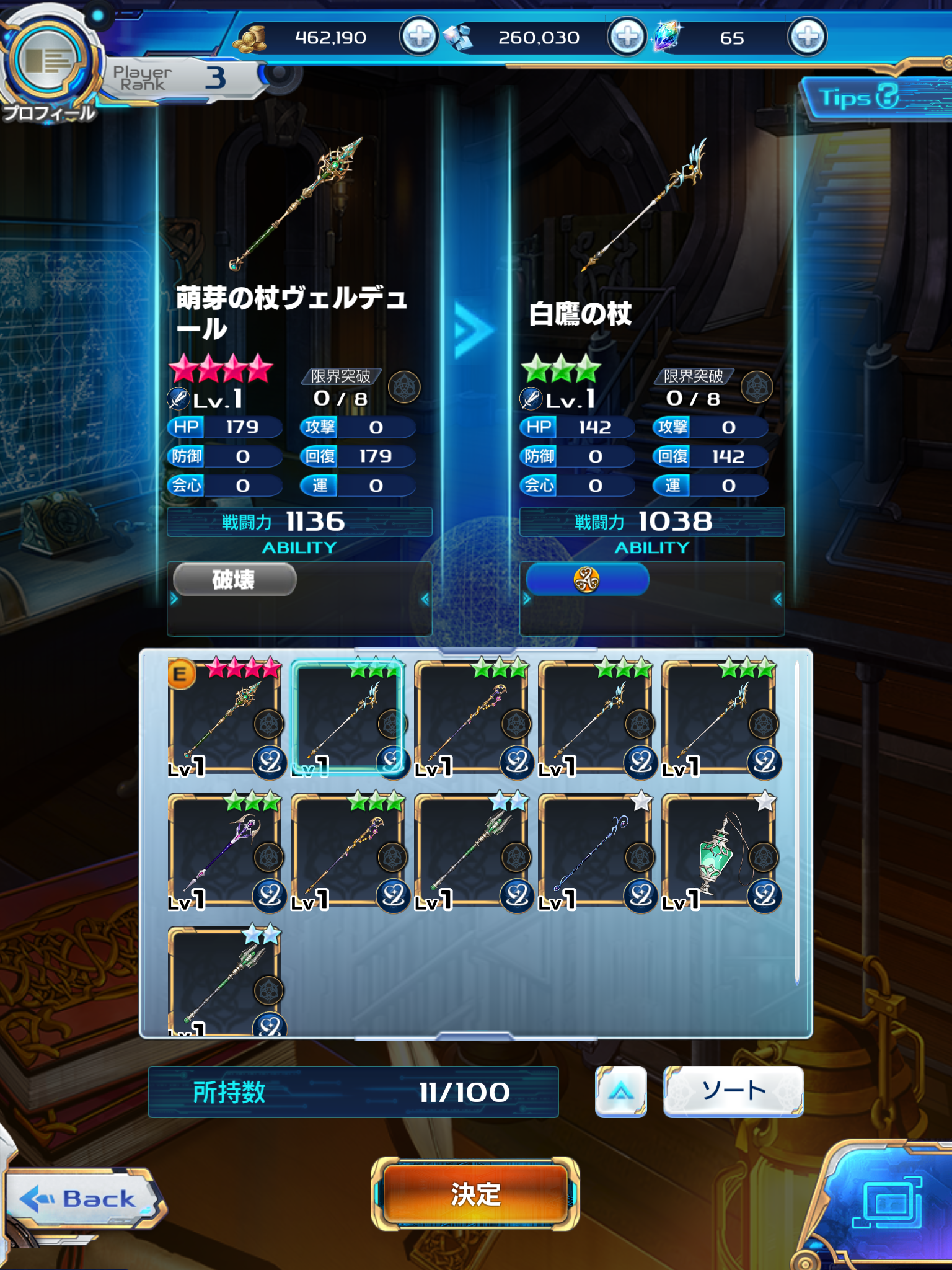Tap the 破壊 ability button
The image size is (952, 1270).
(234, 580)
